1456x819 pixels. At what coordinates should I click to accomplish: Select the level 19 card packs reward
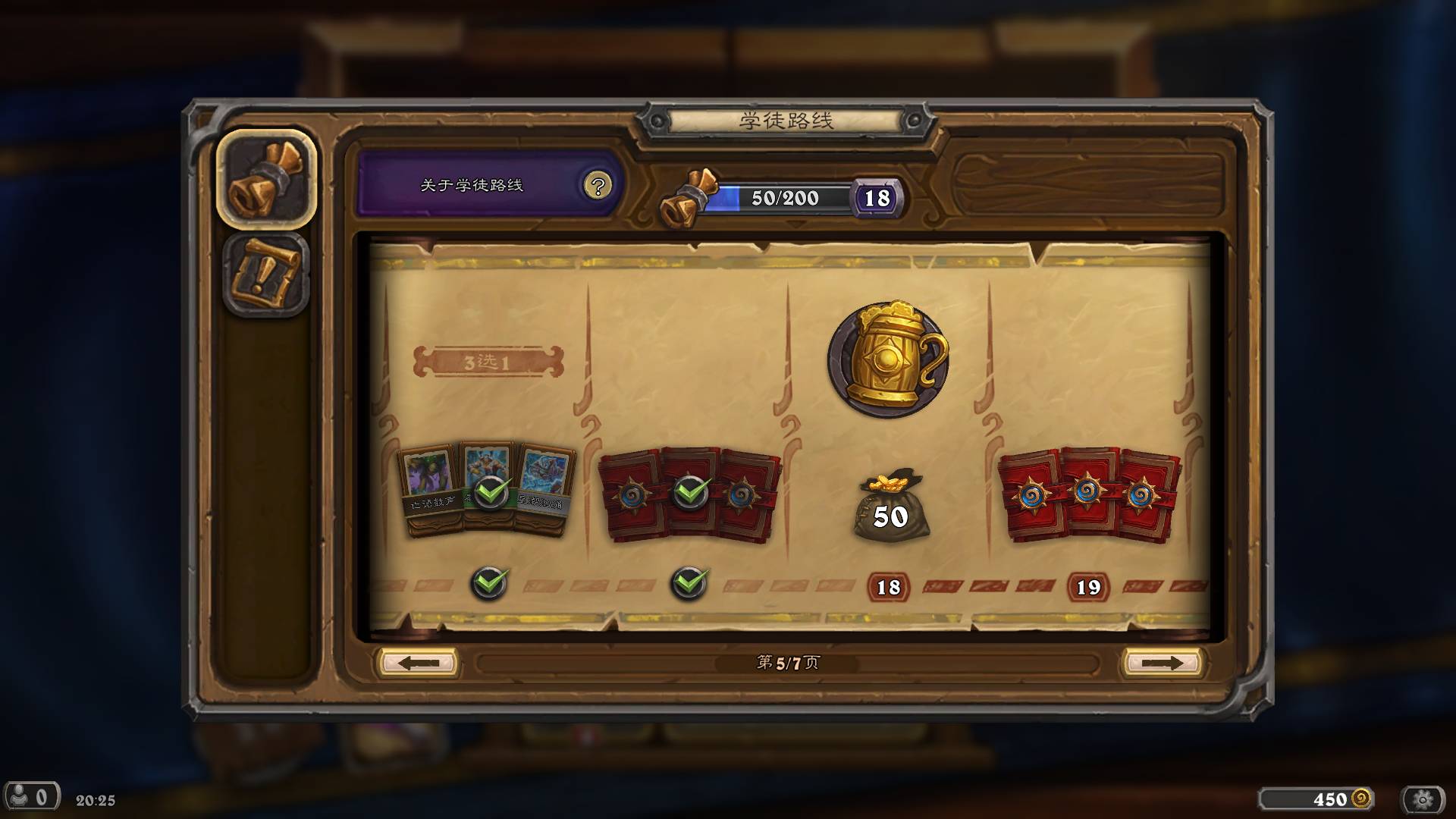click(1088, 493)
